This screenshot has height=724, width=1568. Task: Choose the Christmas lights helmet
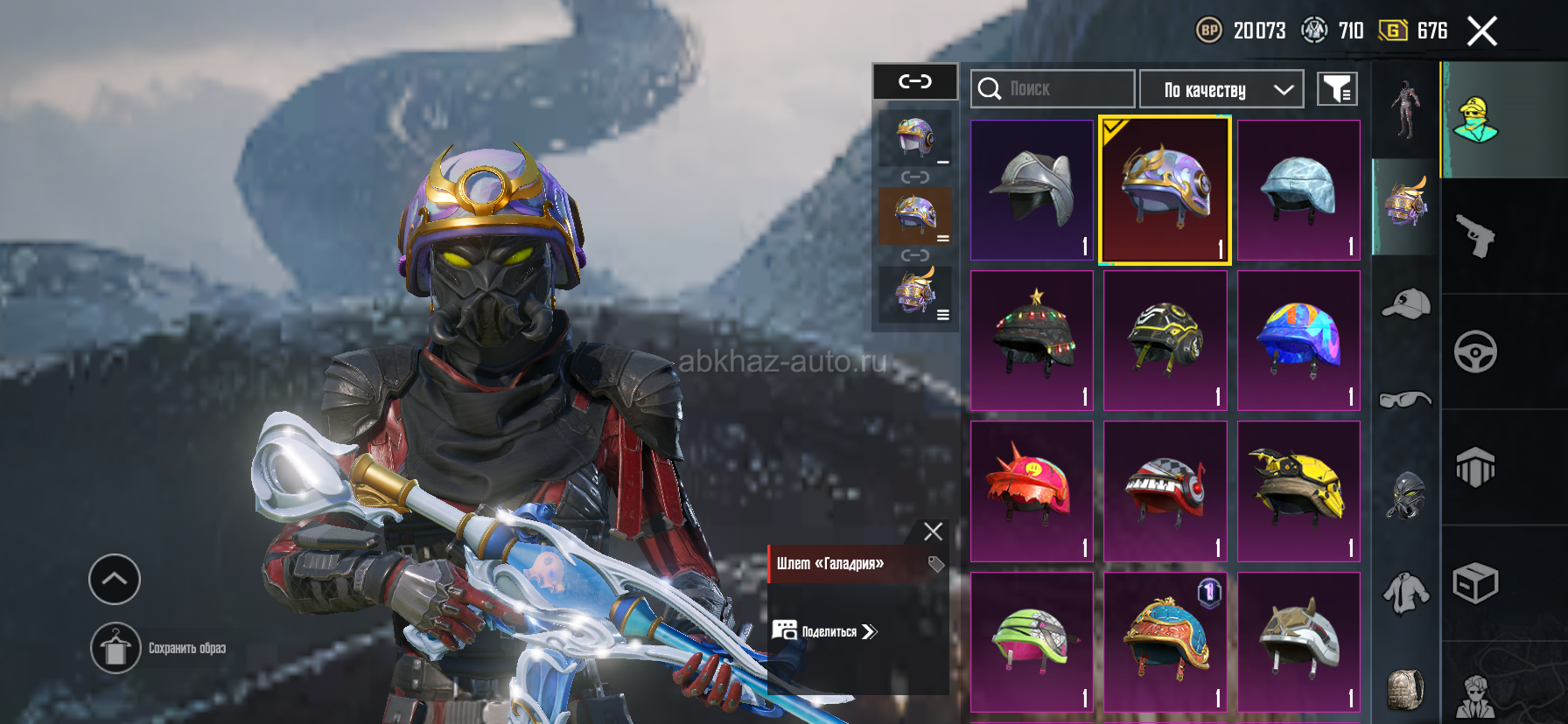[x=1032, y=340]
